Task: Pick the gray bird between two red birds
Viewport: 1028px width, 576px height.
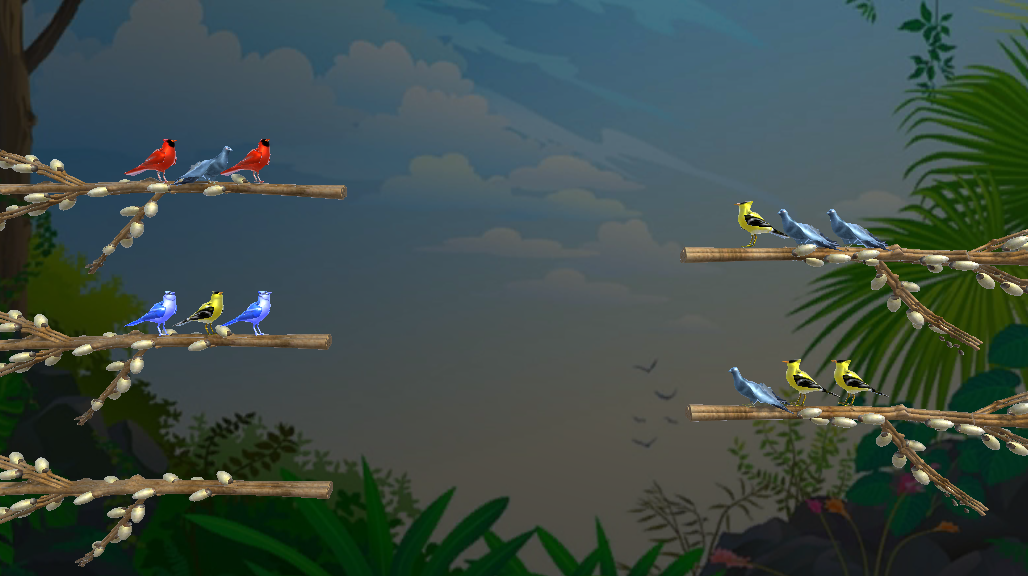Action: click(207, 165)
